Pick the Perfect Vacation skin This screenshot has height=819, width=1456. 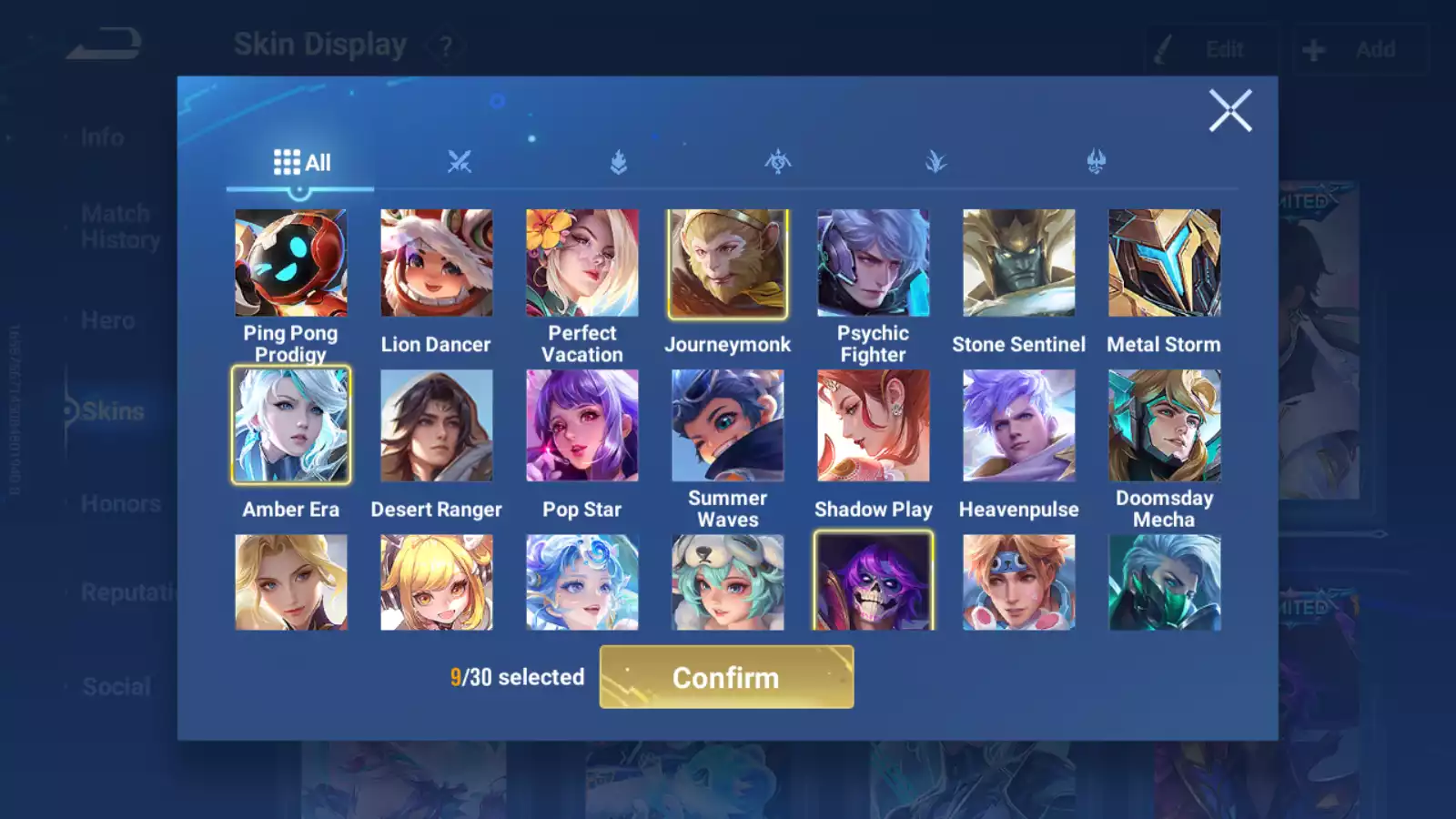[x=582, y=263]
